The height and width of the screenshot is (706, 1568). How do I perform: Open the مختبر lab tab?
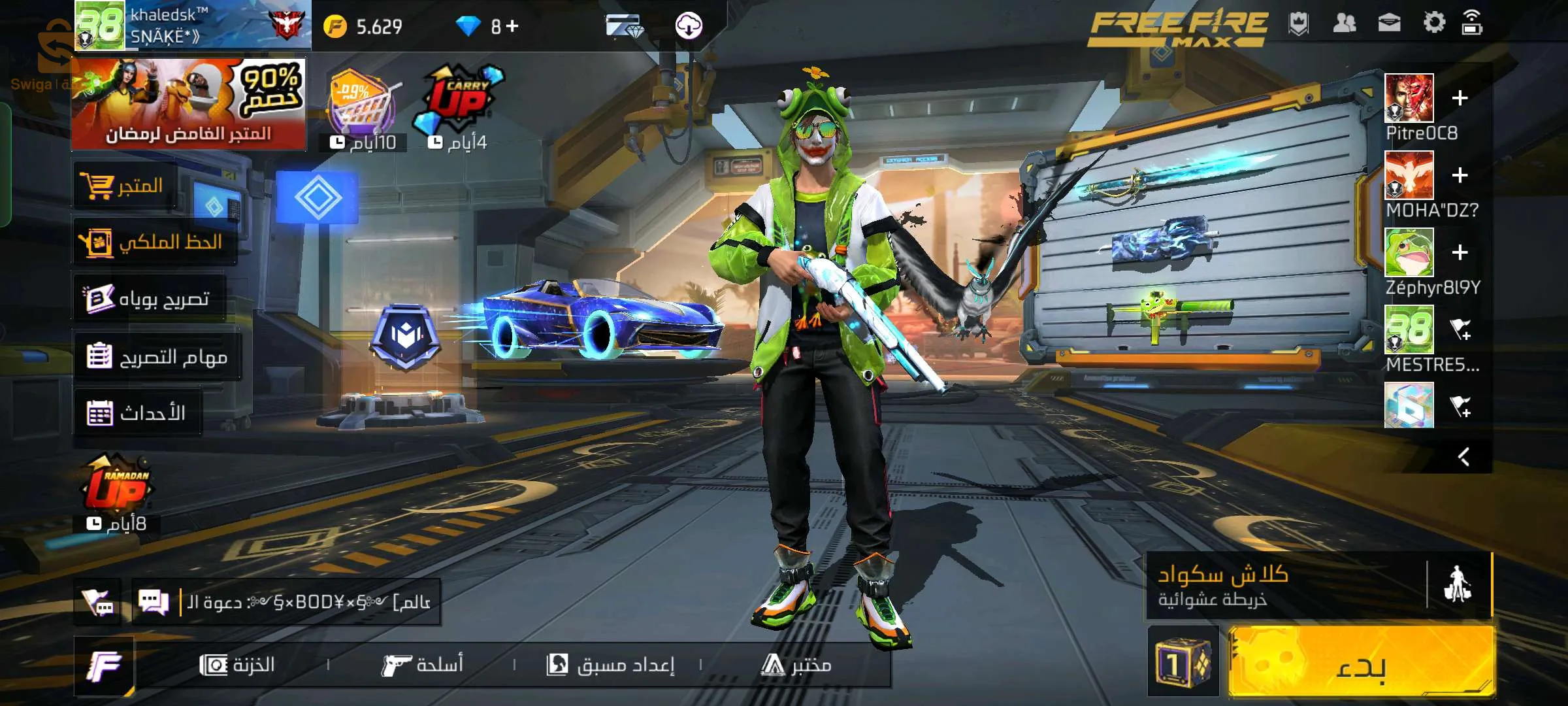(796, 665)
